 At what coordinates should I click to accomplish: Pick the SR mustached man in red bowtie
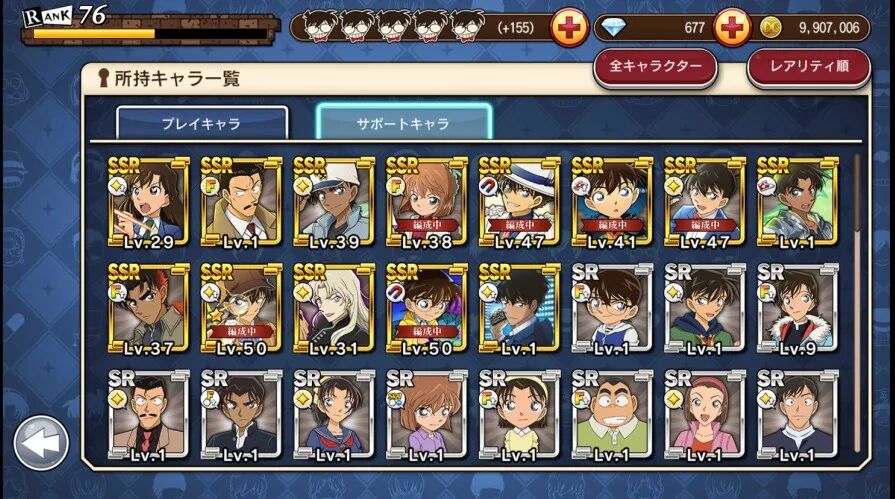(148, 416)
